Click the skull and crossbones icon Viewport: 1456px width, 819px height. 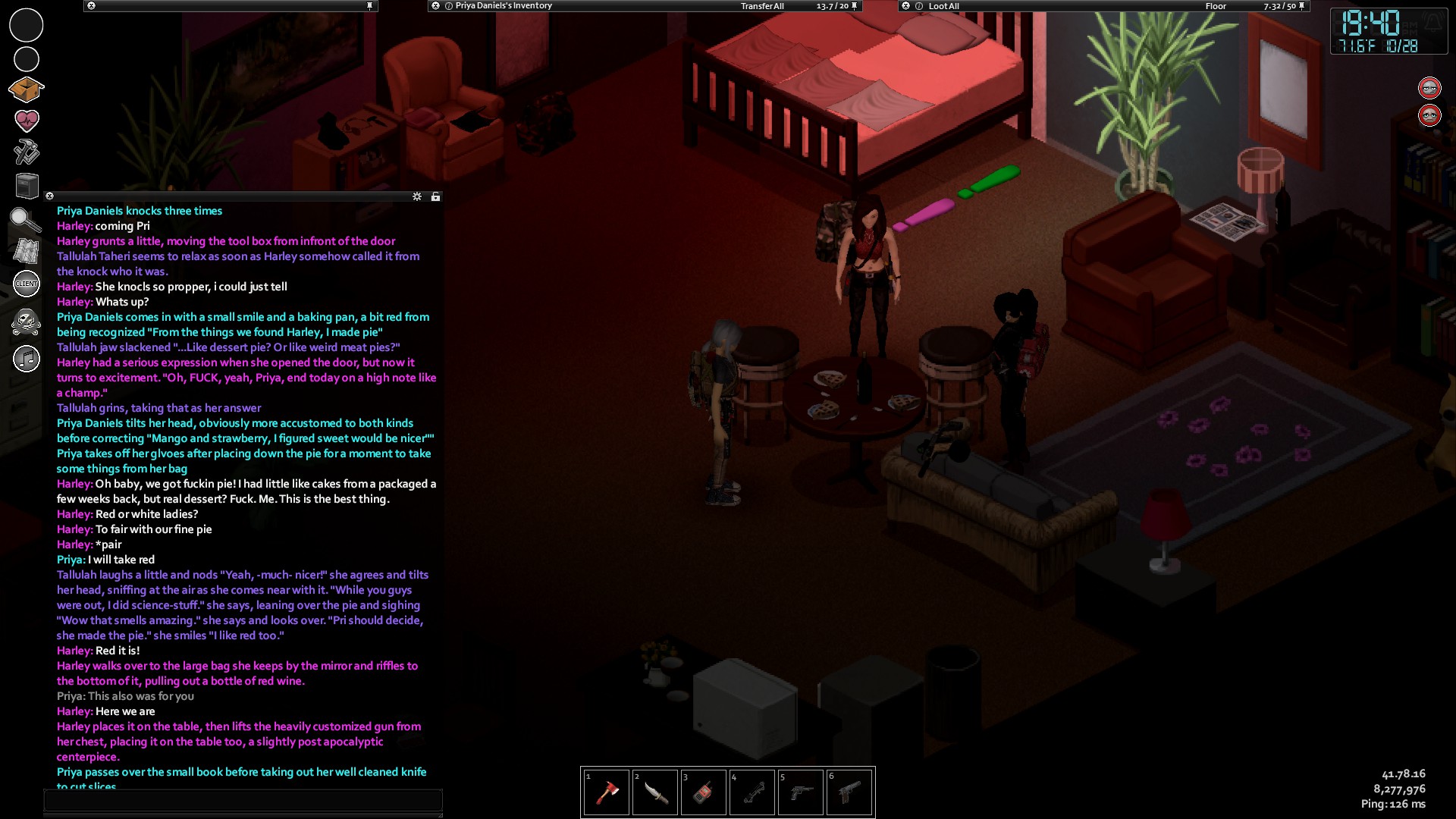click(27, 322)
